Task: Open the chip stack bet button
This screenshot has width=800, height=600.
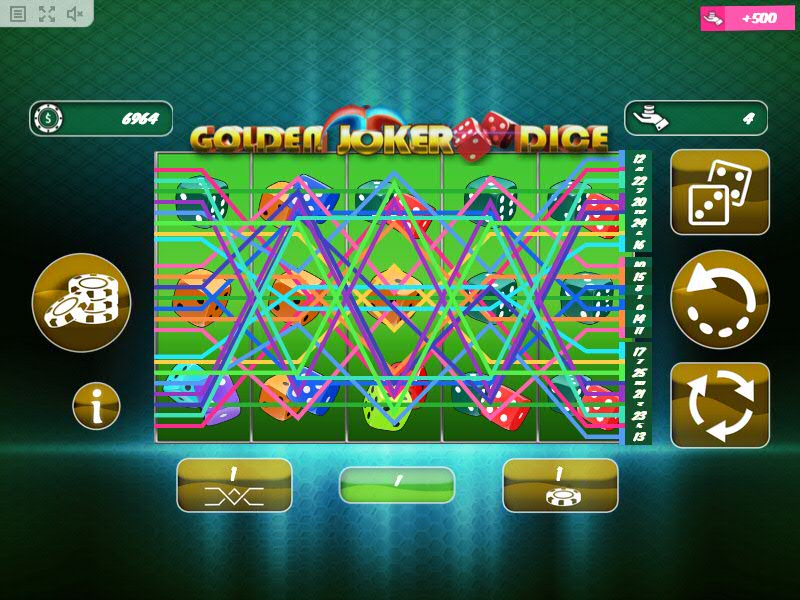Action: coord(81,302)
